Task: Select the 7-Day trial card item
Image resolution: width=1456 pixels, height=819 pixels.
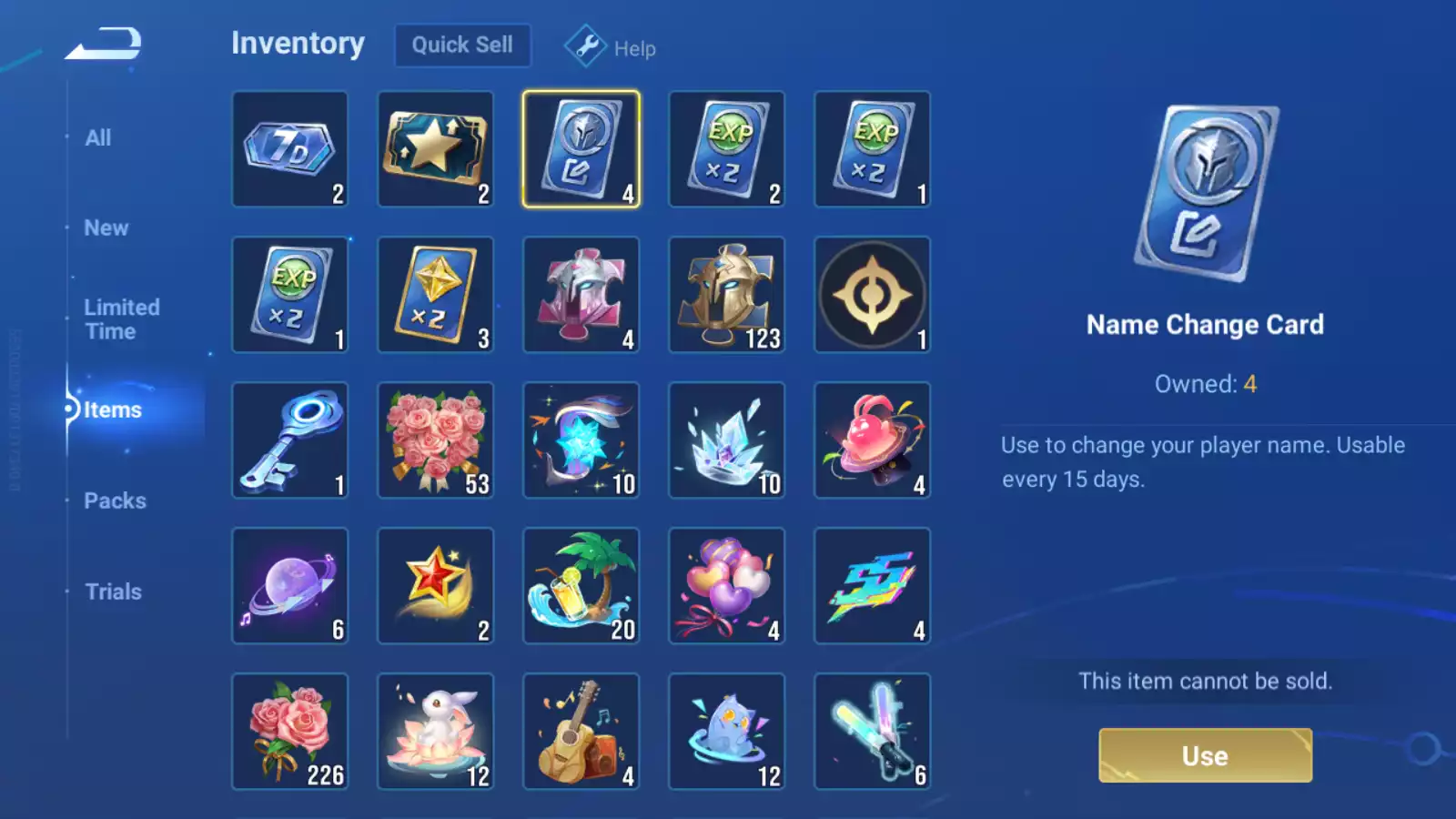Action: pos(289,149)
